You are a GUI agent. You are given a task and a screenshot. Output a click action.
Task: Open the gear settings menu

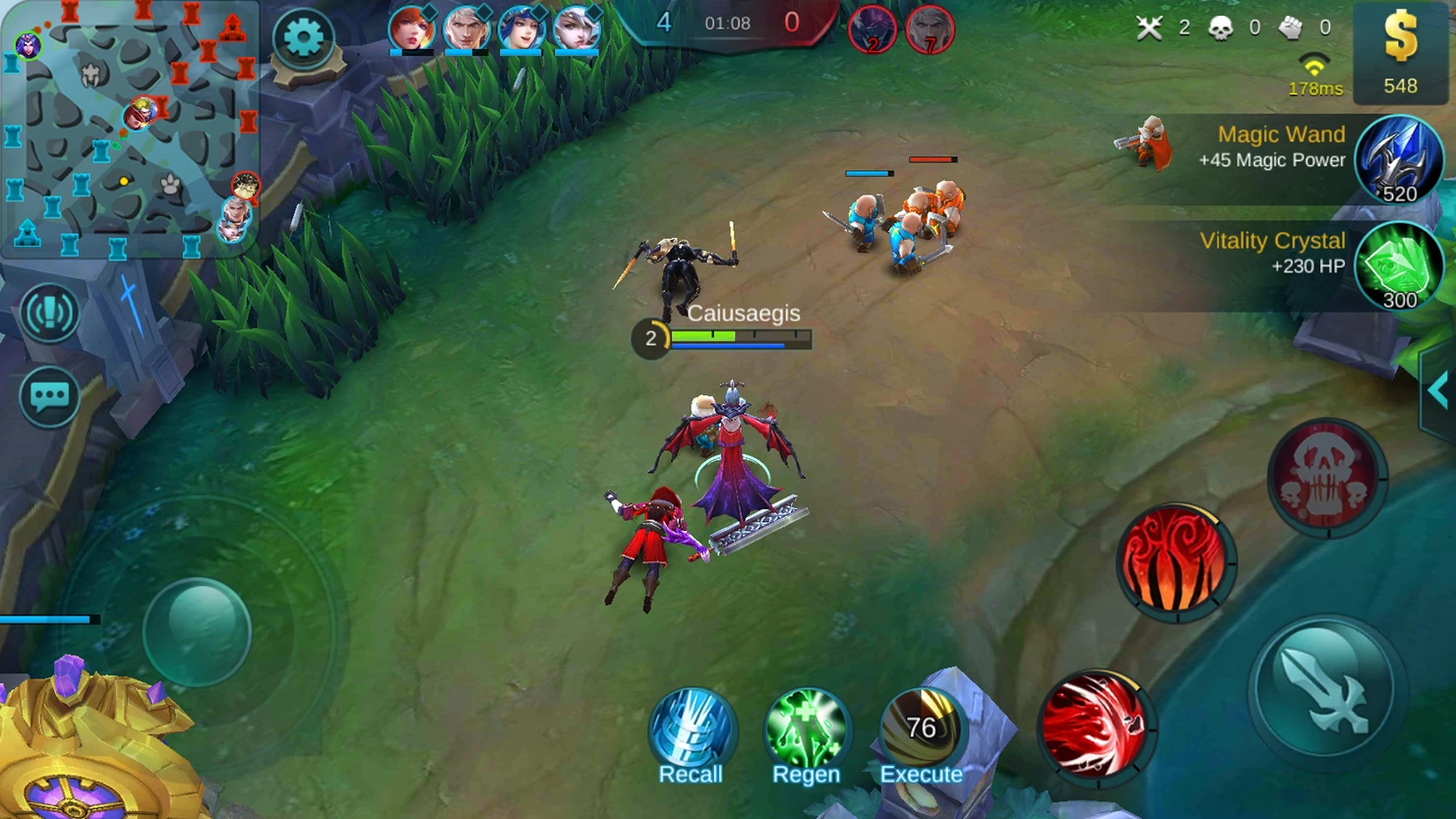coord(303,38)
